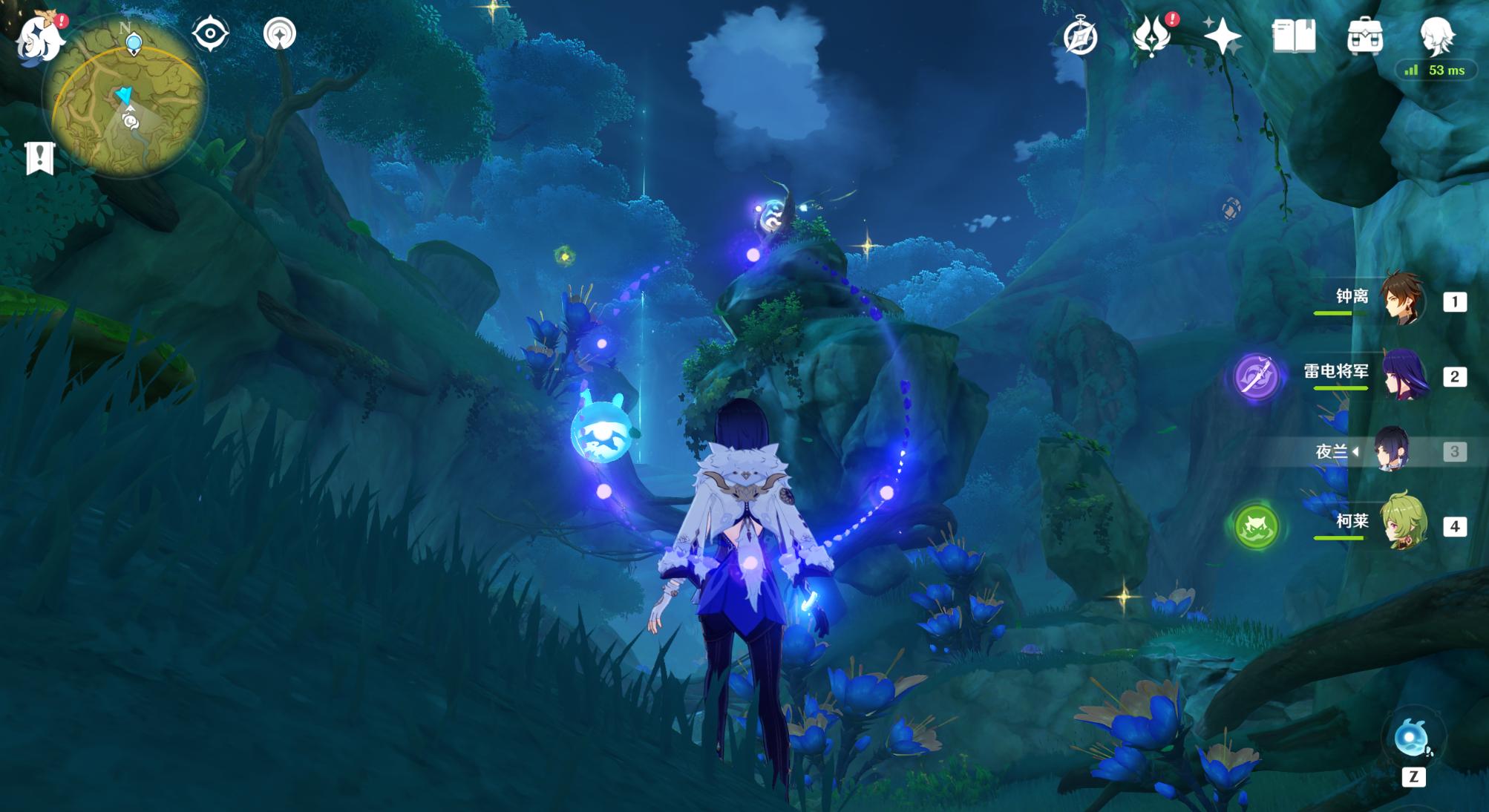
Task: Select active character 夜兰 in party list
Action: pyautogui.click(x=1390, y=451)
